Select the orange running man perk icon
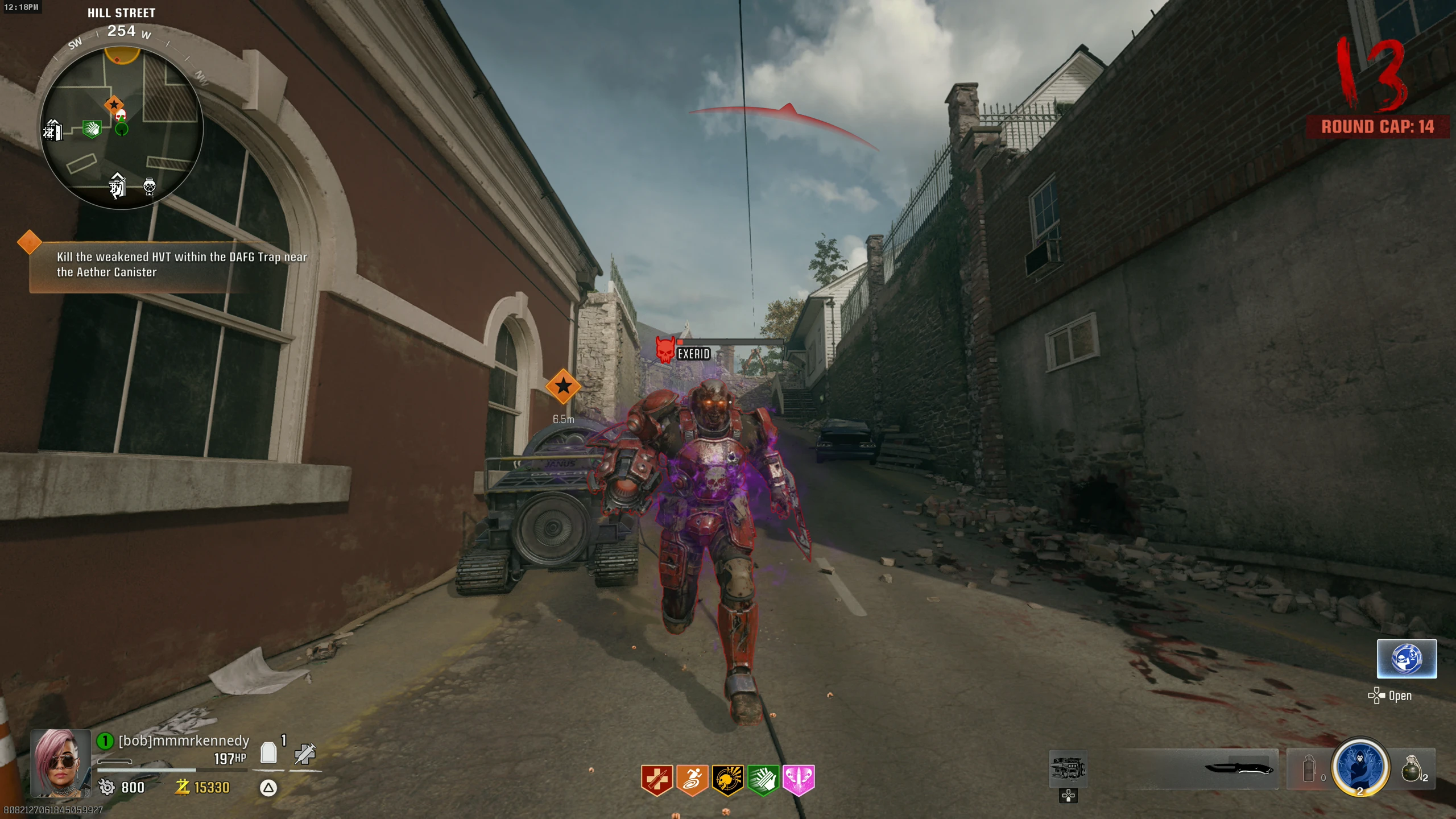Image resolution: width=1456 pixels, height=819 pixels. pyautogui.click(x=692, y=779)
